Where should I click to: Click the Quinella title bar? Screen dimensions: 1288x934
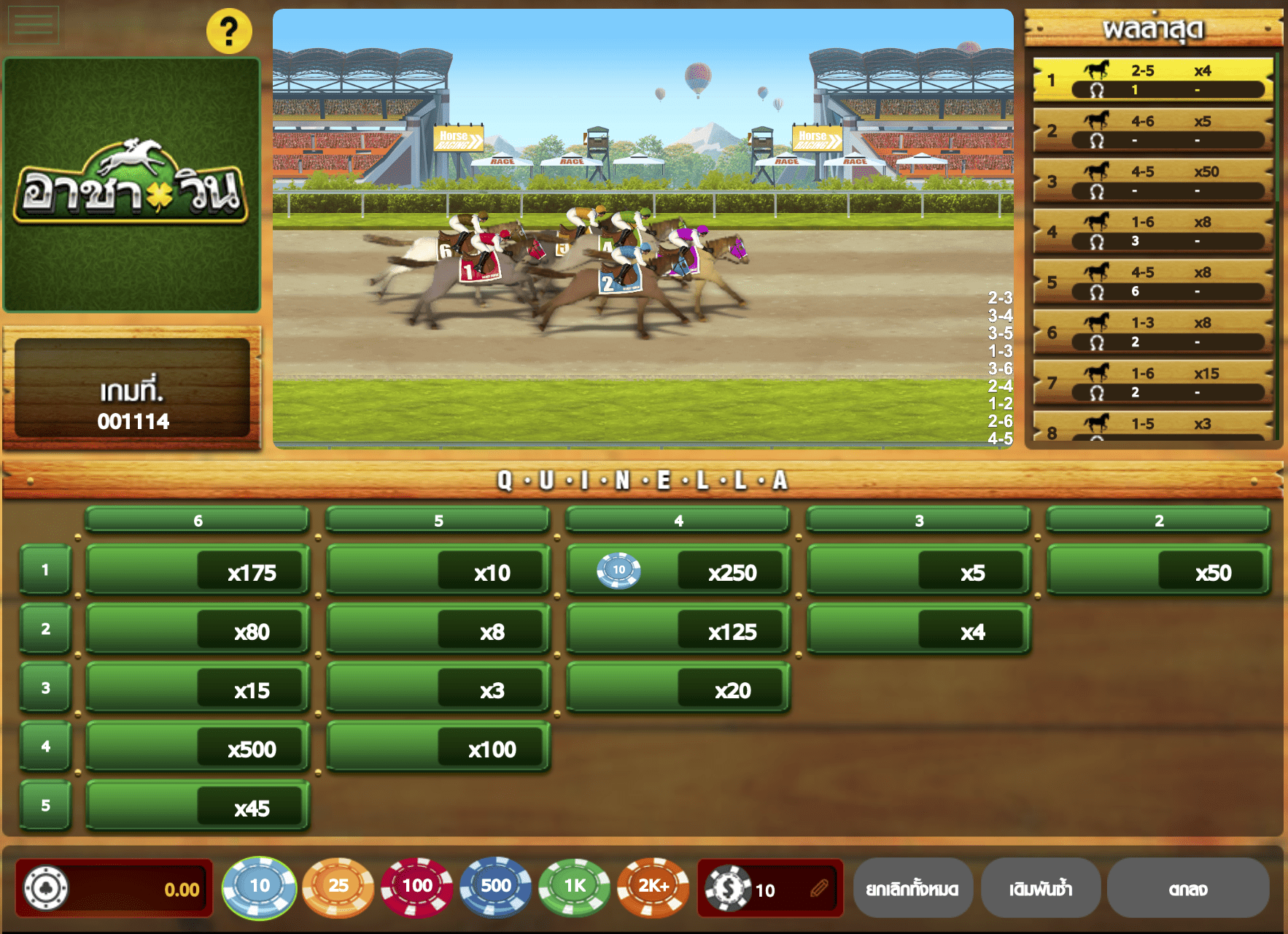click(642, 480)
